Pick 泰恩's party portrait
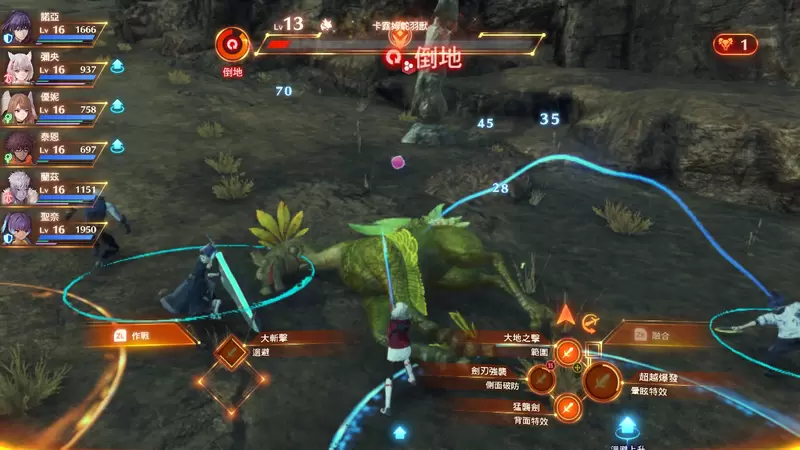The width and height of the screenshot is (800, 450). (x=20, y=147)
